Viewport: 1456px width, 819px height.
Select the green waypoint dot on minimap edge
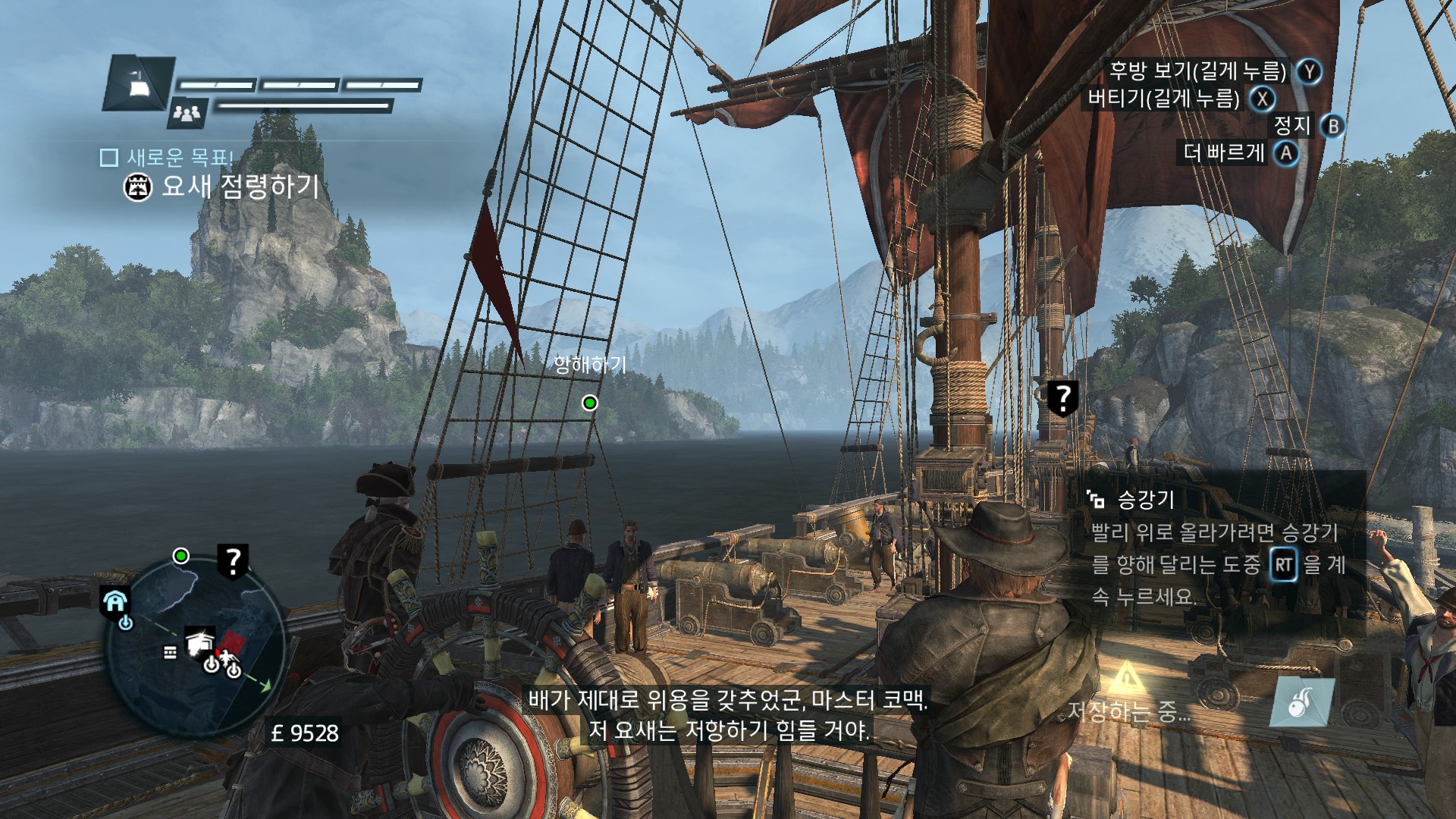181,557
